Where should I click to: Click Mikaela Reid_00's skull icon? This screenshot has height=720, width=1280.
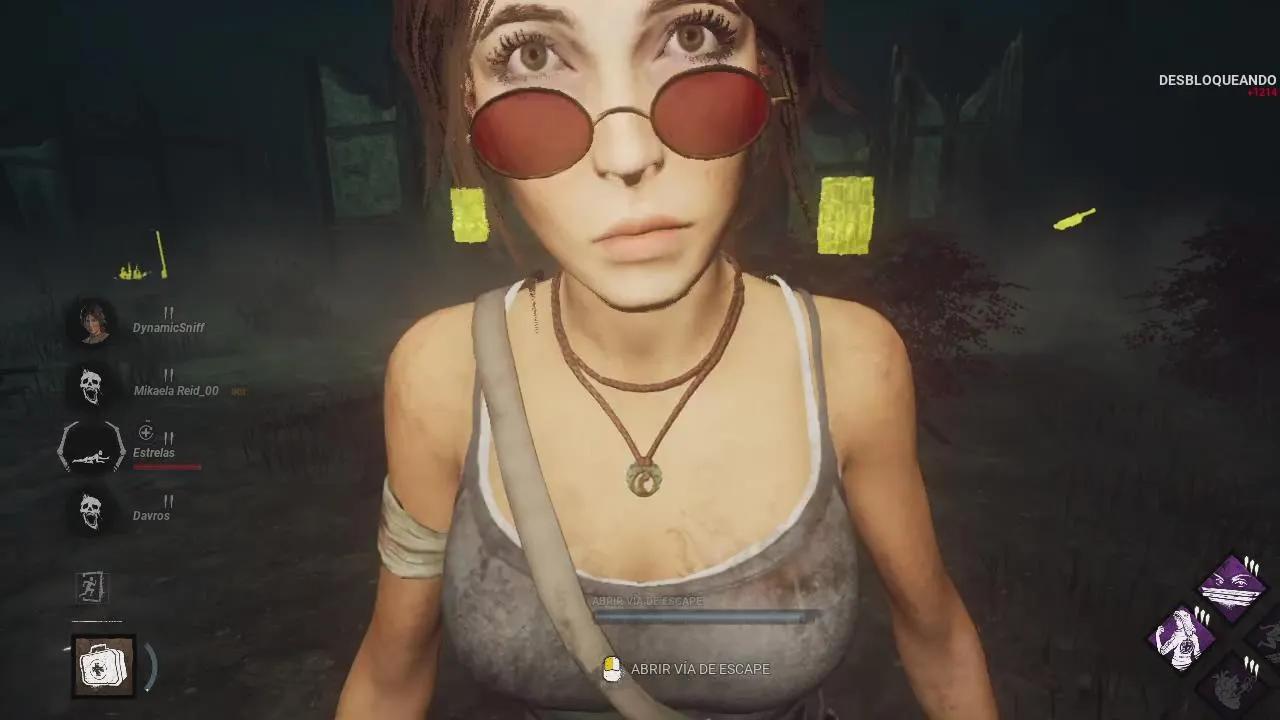click(93, 386)
